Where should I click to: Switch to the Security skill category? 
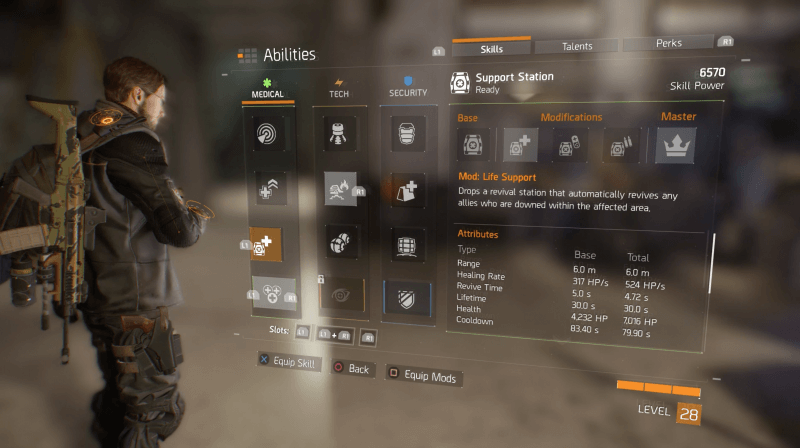[407, 93]
